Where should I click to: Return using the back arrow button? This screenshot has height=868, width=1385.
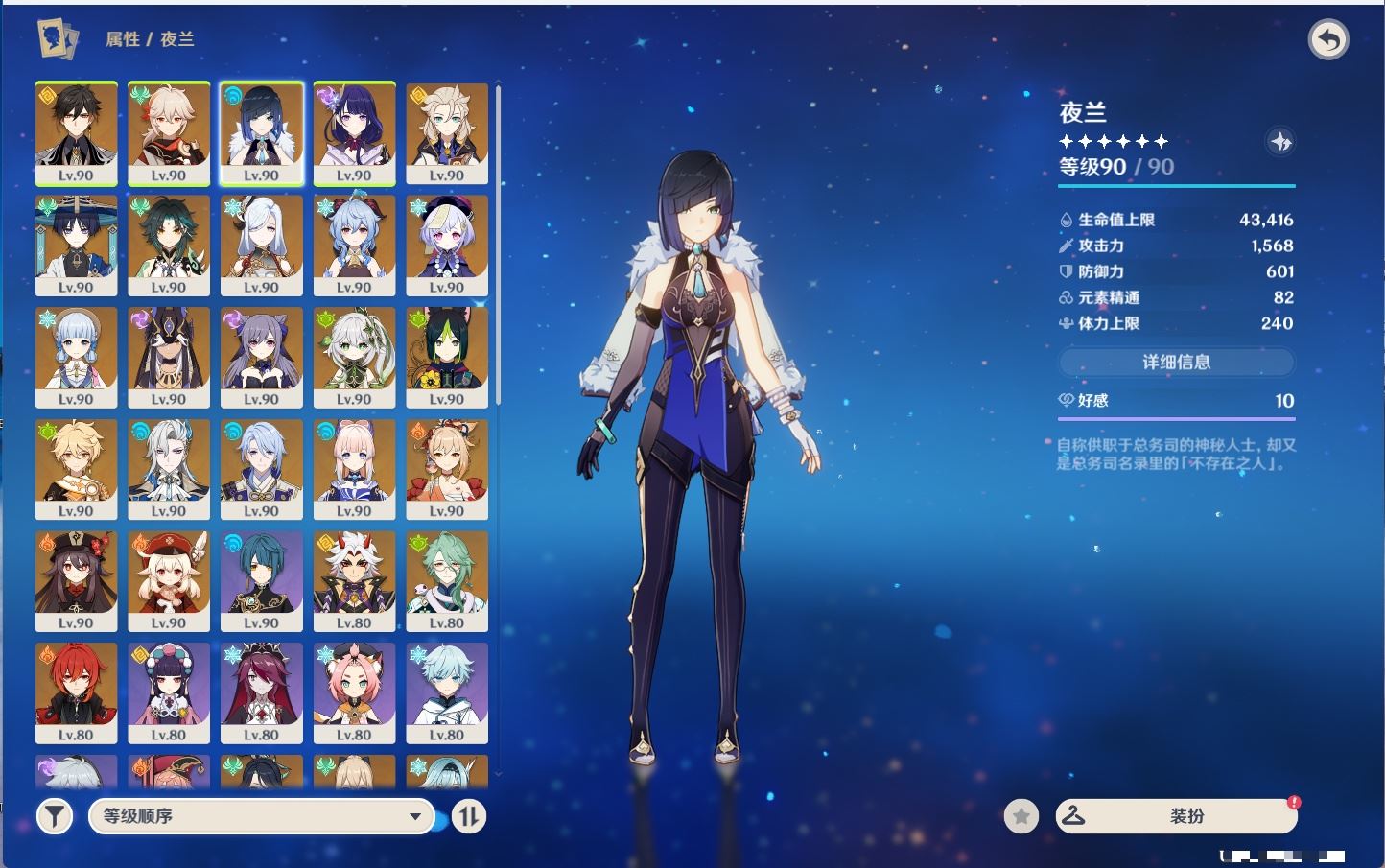pos(1328,40)
